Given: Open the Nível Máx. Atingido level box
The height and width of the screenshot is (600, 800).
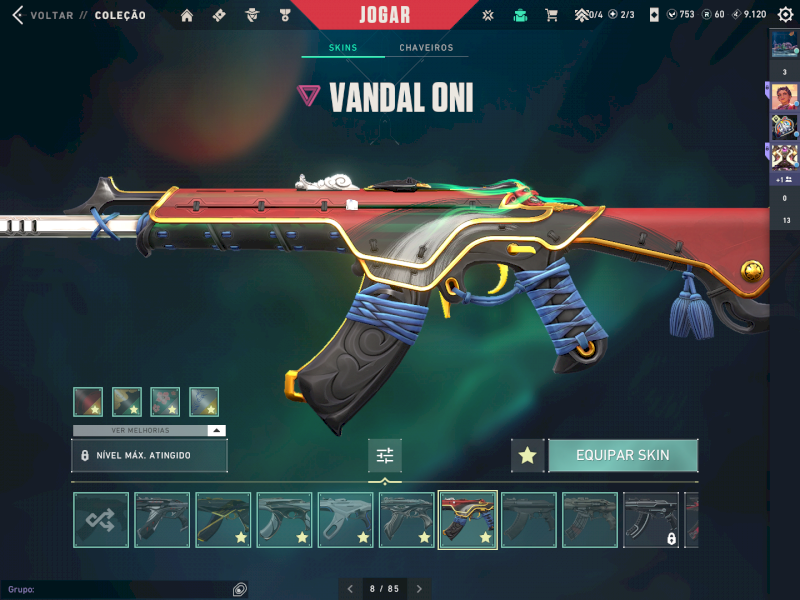Looking at the screenshot, I should tap(149, 456).
